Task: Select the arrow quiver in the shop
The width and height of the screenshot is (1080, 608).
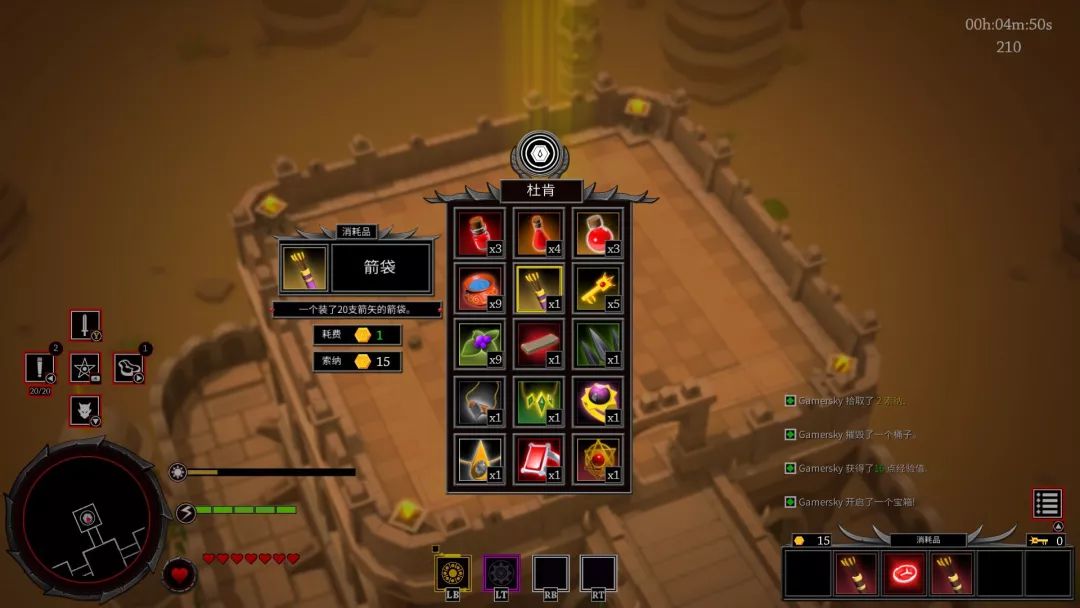Action: pos(539,290)
